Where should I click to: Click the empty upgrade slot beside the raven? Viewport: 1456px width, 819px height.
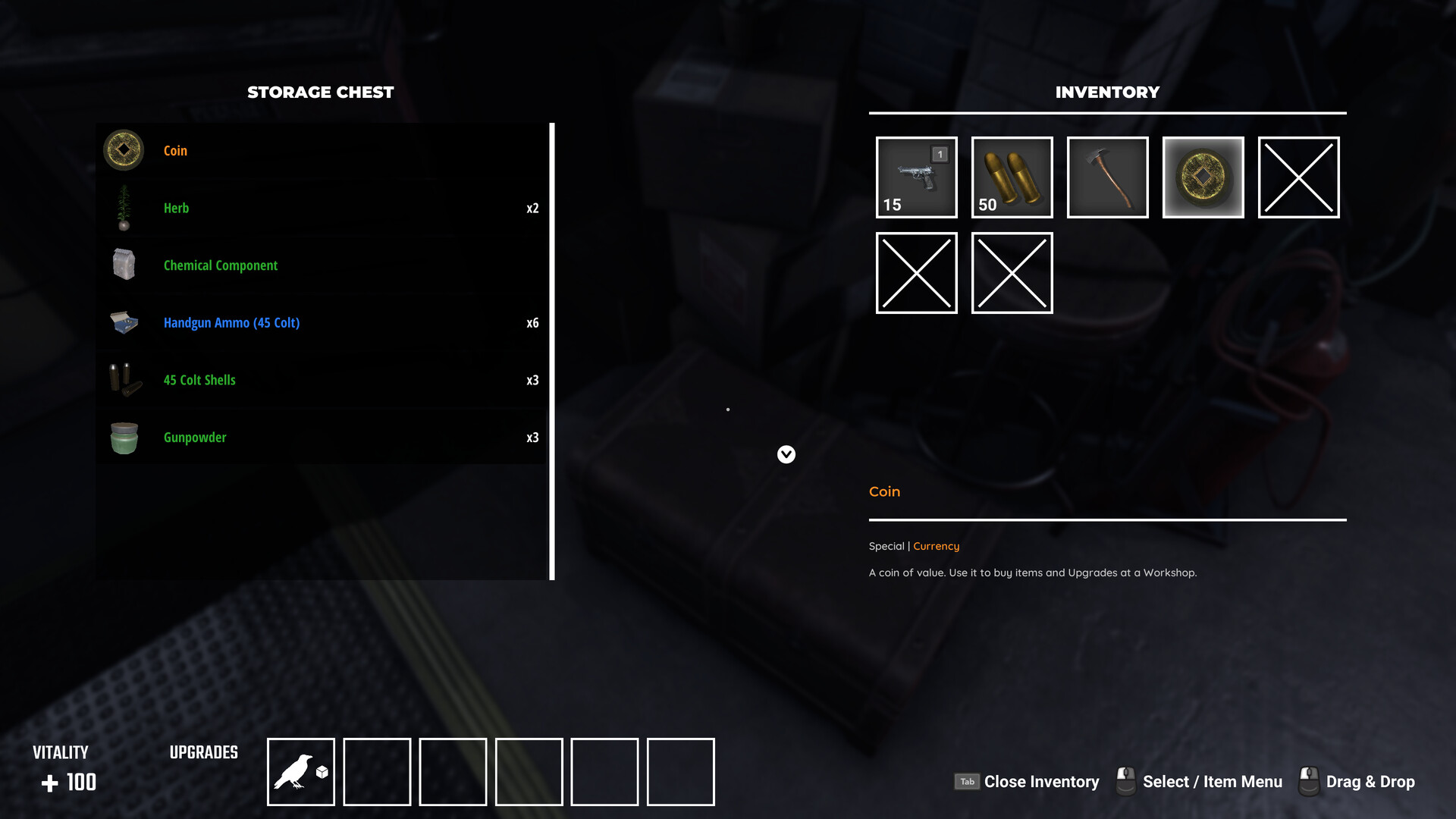pyautogui.click(x=377, y=770)
